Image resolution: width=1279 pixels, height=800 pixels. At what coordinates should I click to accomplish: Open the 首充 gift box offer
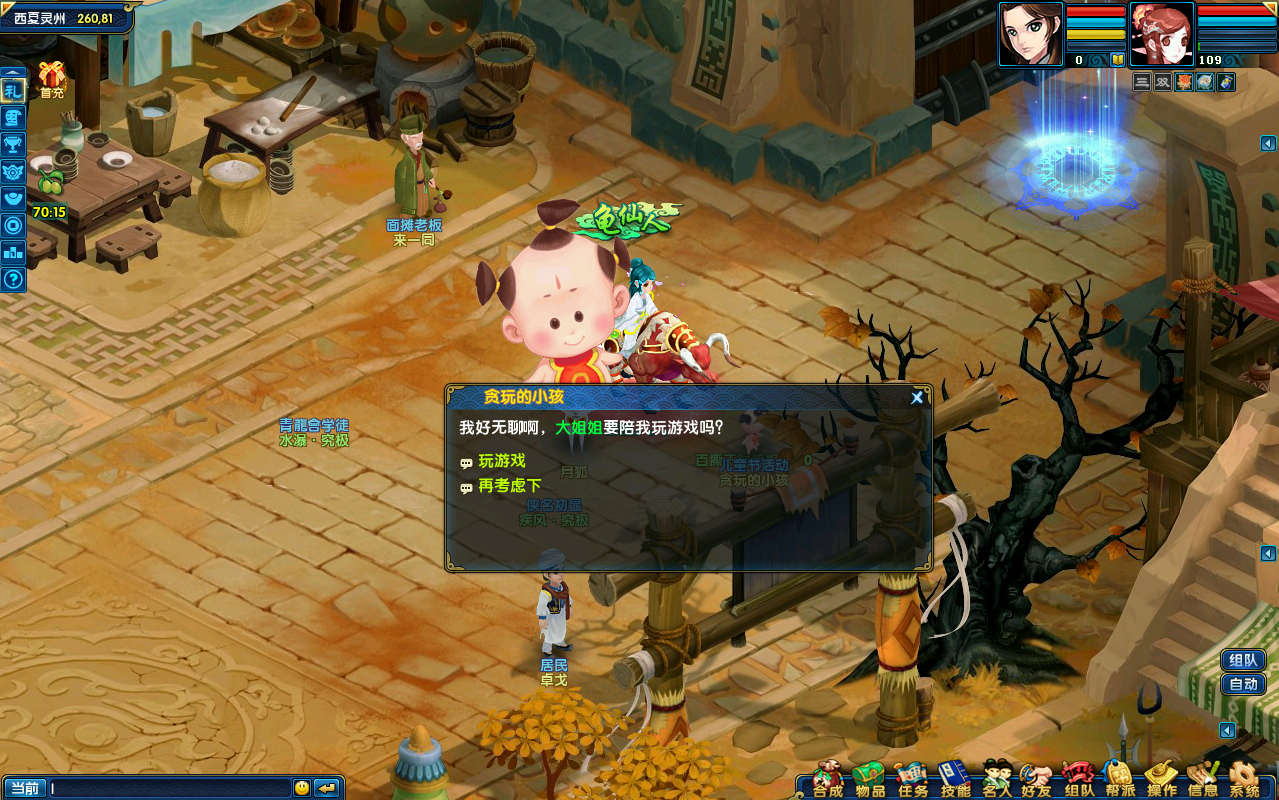pyautogui.click(x=51, y=78)
